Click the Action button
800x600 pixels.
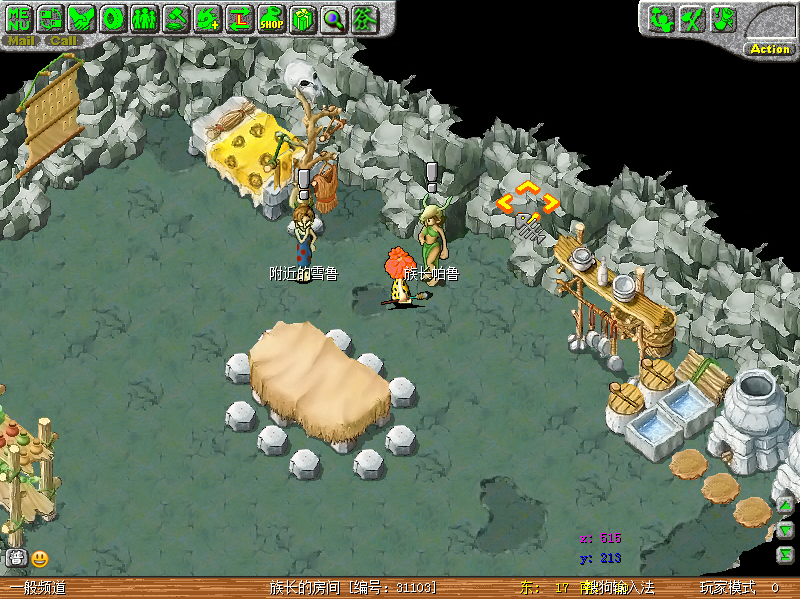pos(770,49)
